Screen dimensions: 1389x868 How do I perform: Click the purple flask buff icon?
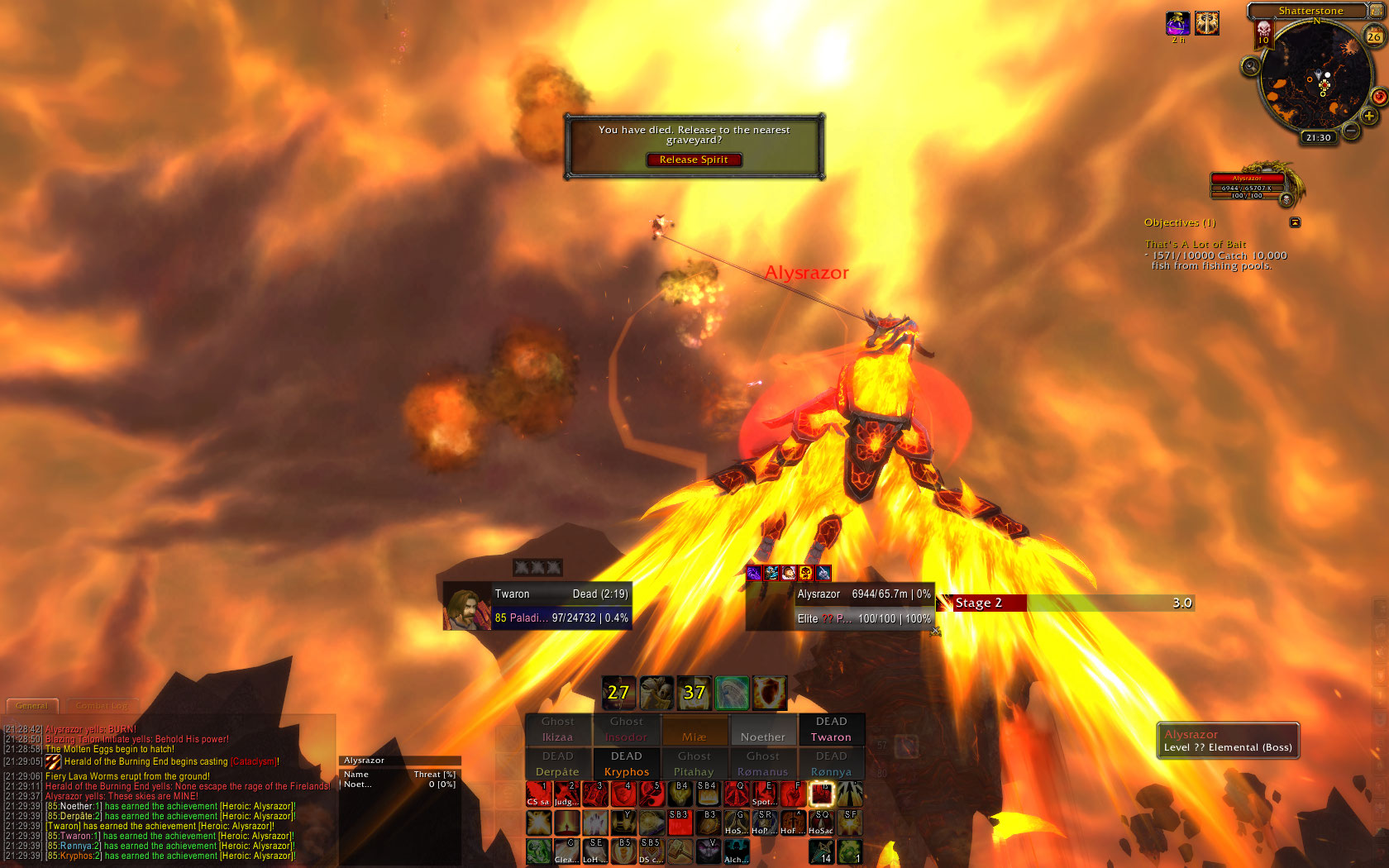click(x=1177, y=24)
